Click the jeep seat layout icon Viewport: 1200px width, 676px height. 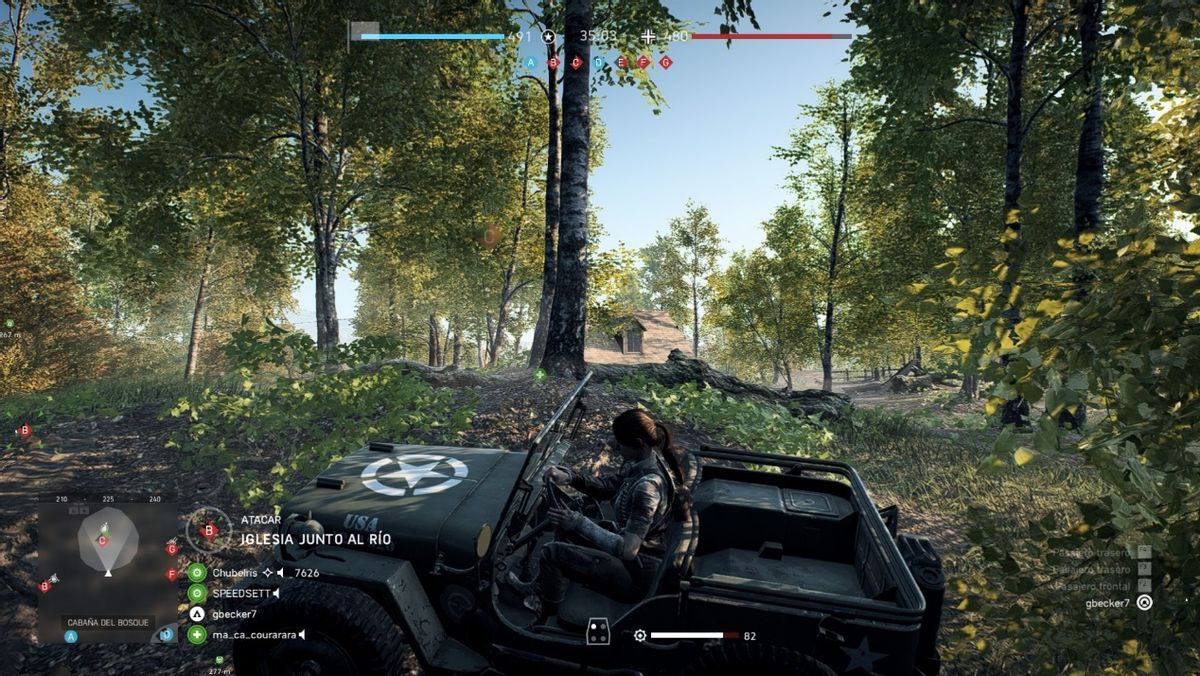pos(598,632)
